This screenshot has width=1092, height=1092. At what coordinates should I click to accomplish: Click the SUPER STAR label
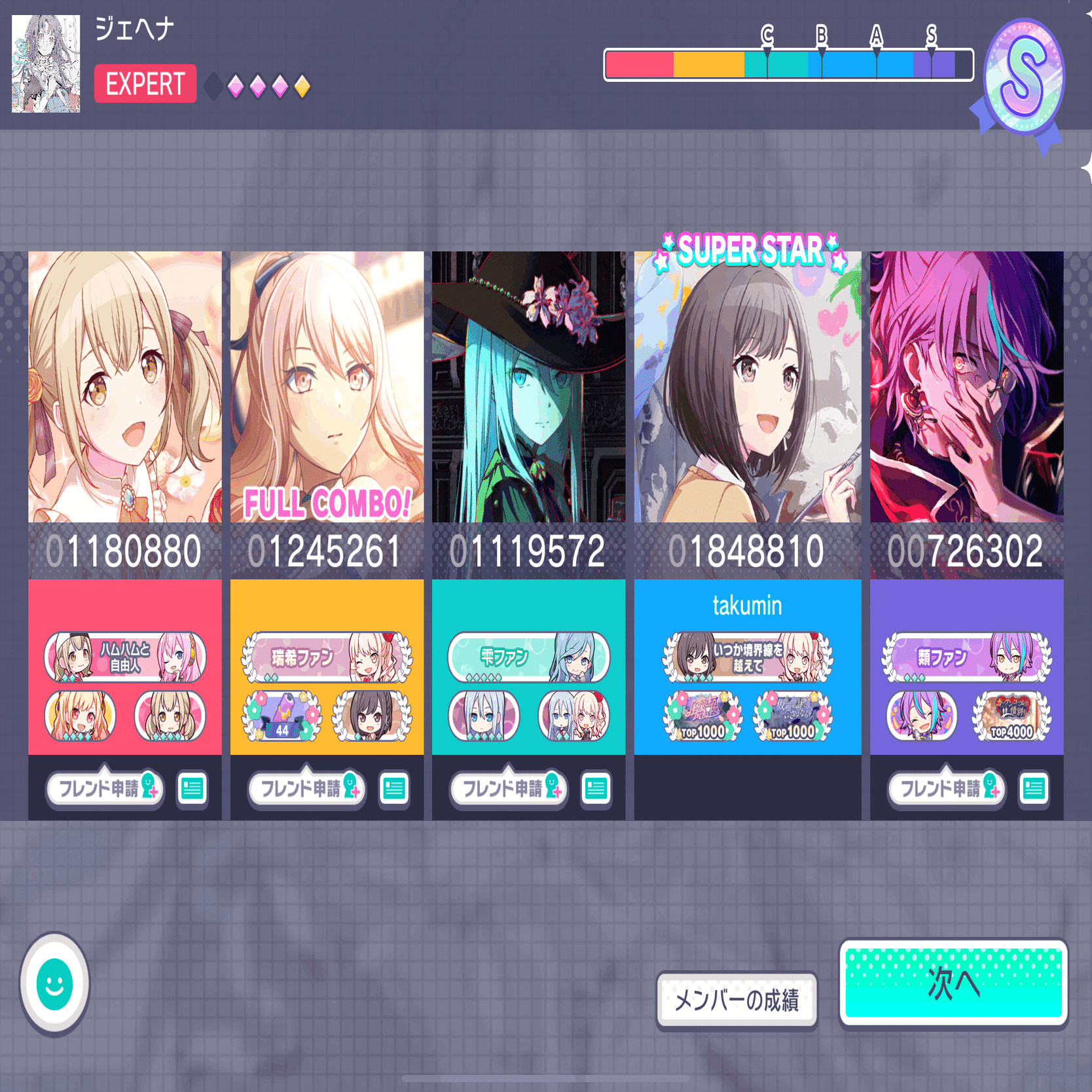tap(748, 247)
